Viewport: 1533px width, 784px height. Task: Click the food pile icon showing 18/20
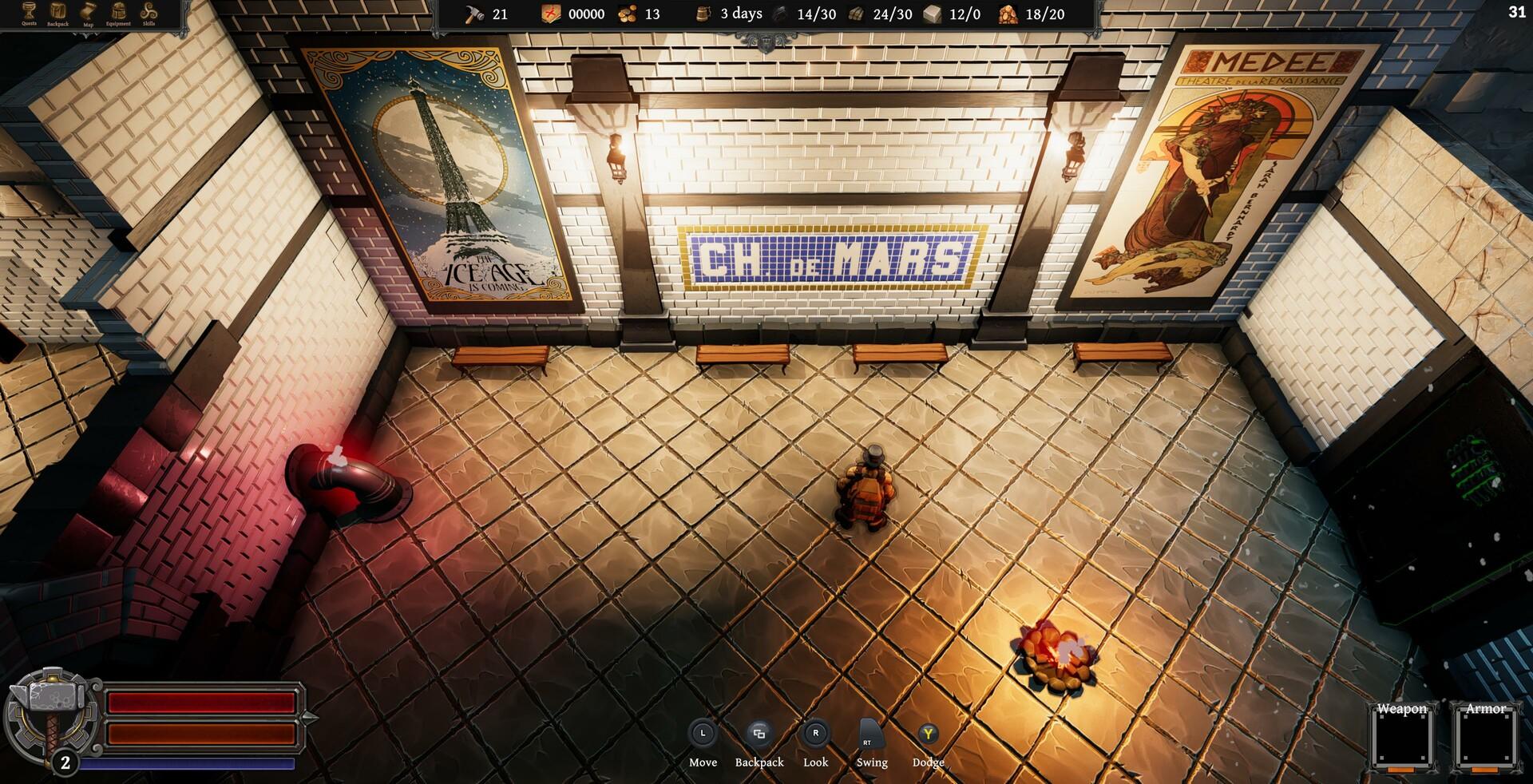[x=1009, y=14]
